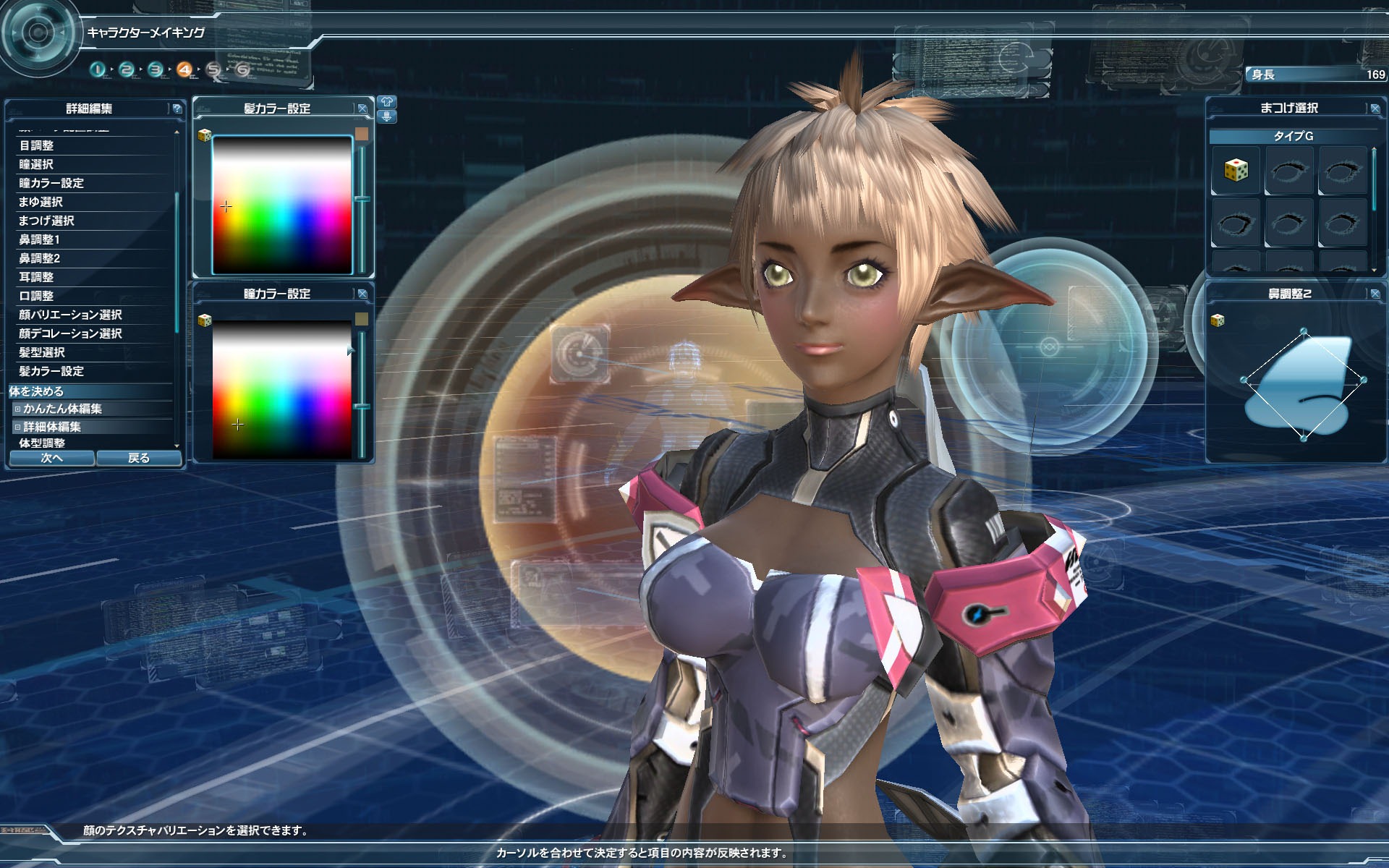Close the 瞳カラー設定 eye color panel

[x=362, y=294]
